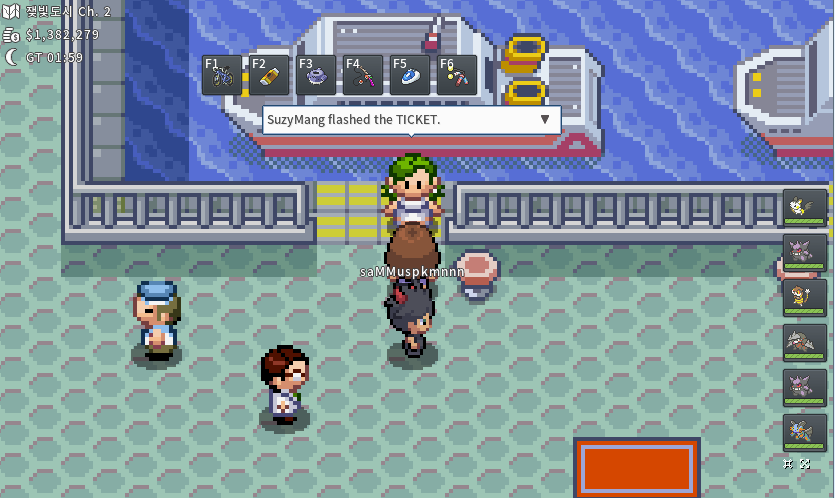This screenshot has width=835, height=498.
Task: Use the yellow item in slot F2
Action: coord(269,75)
